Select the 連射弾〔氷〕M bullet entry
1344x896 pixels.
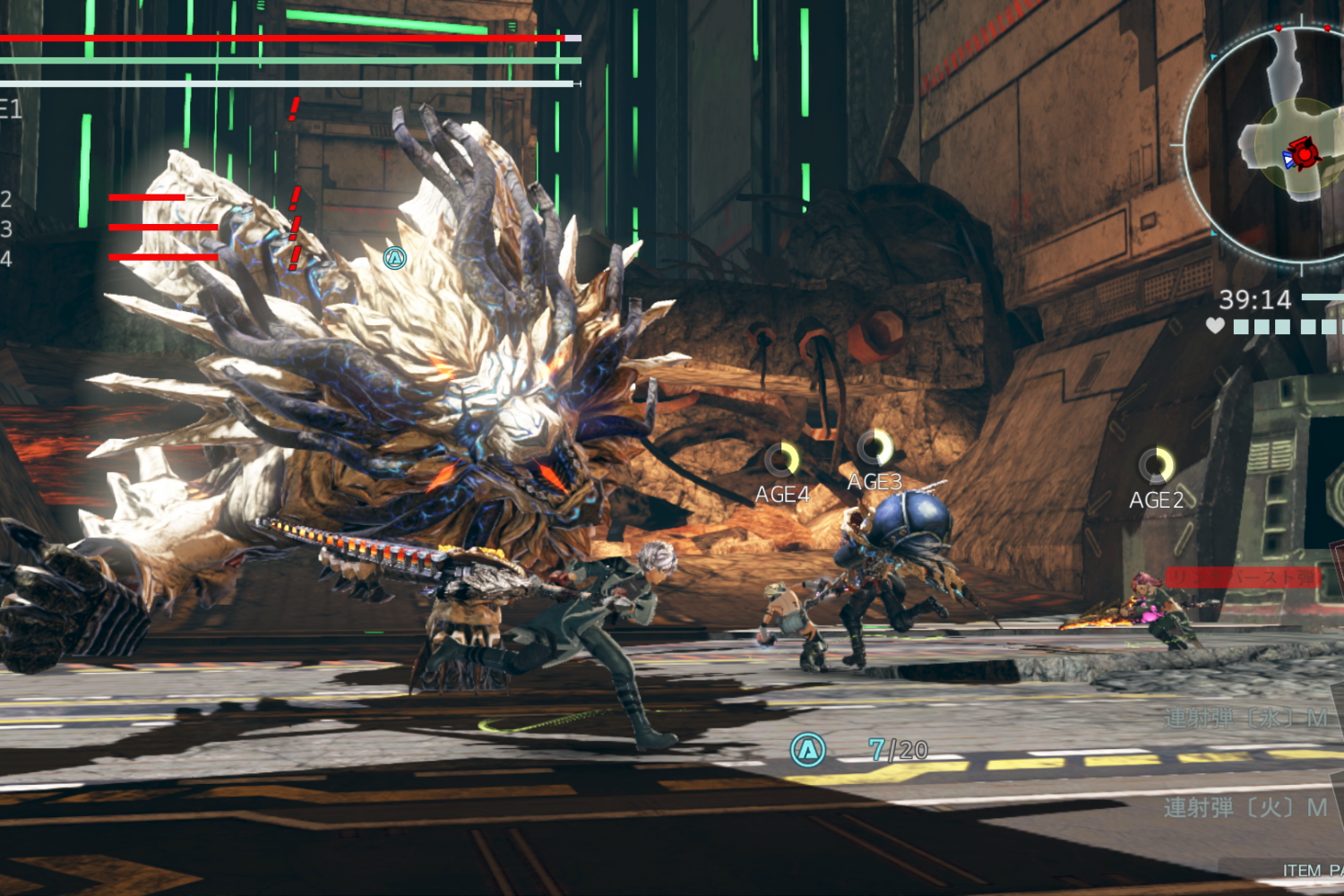[1245, 718]
